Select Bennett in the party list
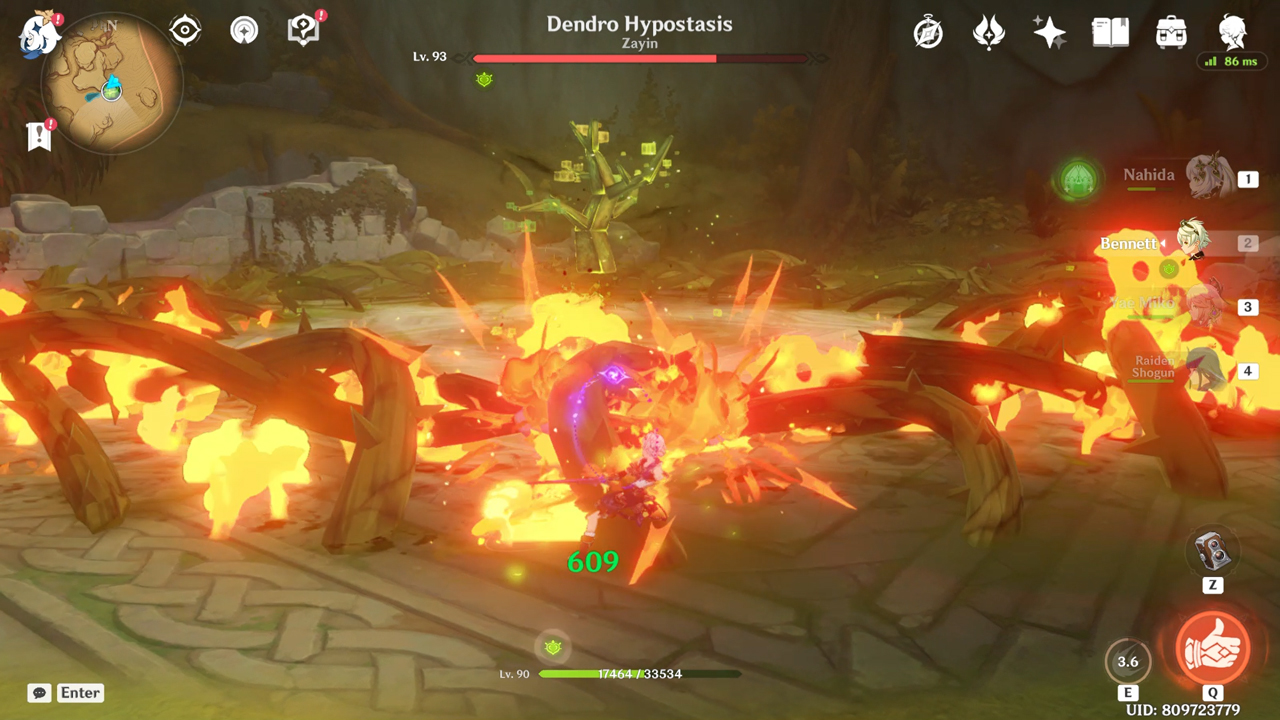 [x=1192, y=242]
